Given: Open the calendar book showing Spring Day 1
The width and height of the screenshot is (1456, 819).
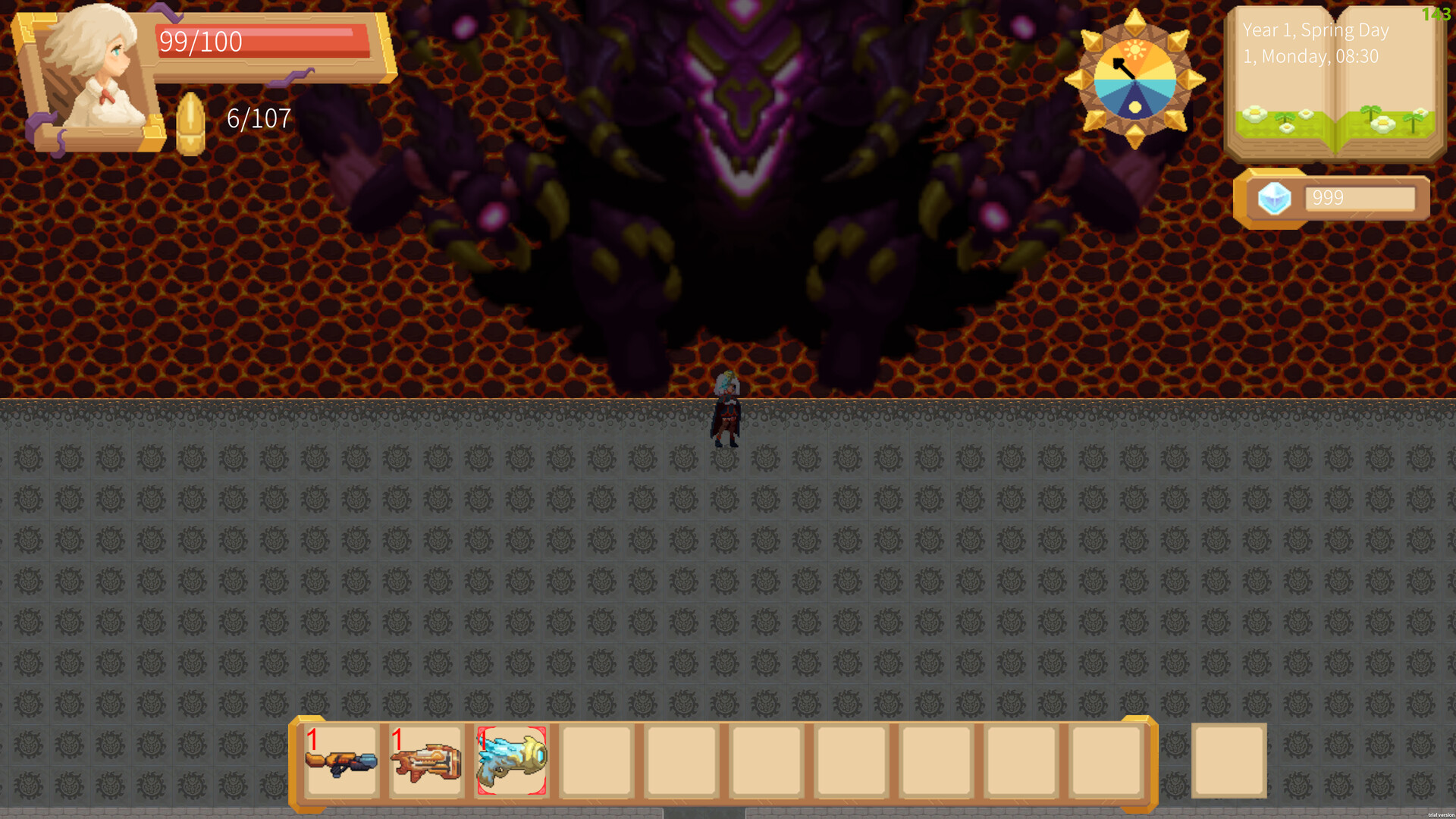Looking at the screenshot, I should (1336, 83).
